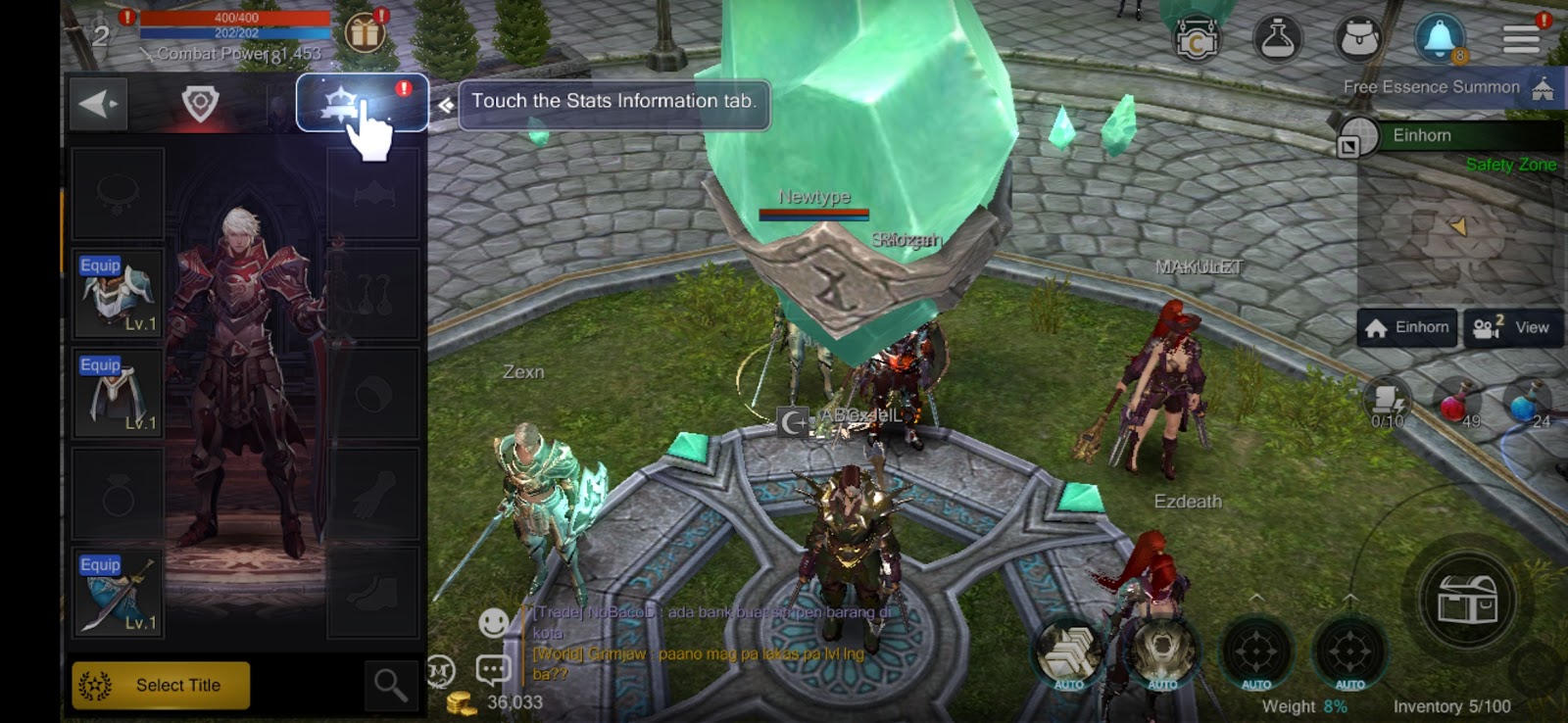Screen dimensions: 1568x723
Task: Touch the Stats Information tab
Action: (x=362, y=103)
